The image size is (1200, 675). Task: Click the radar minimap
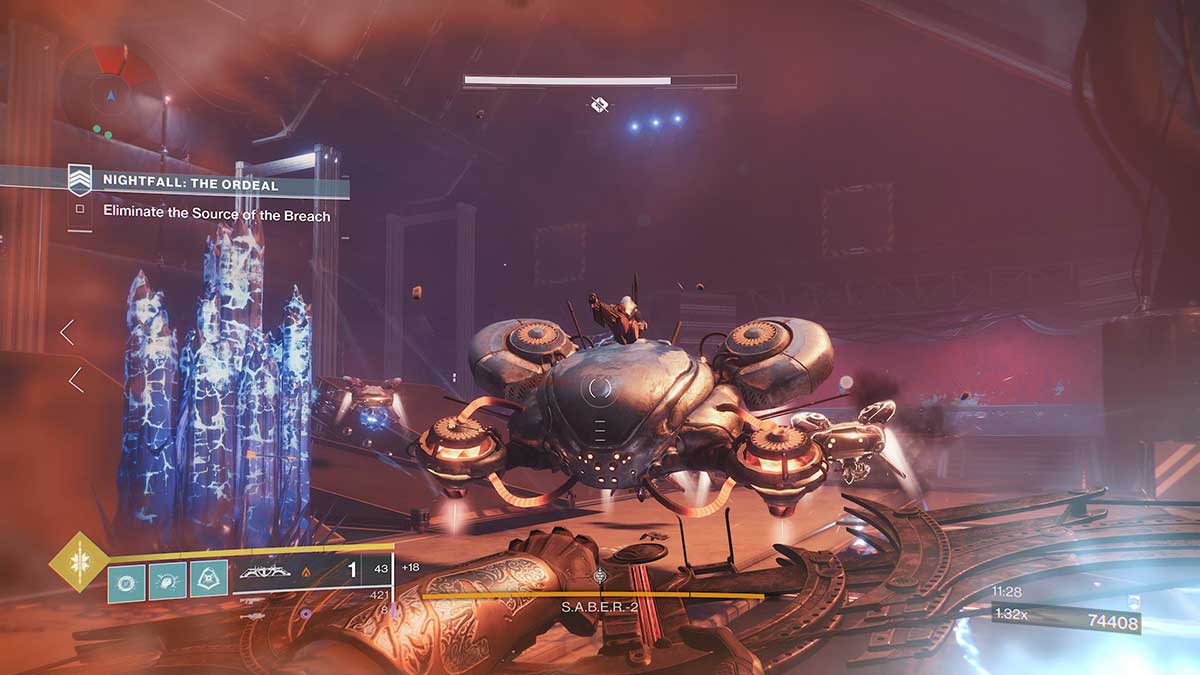[x=108, y=89]
